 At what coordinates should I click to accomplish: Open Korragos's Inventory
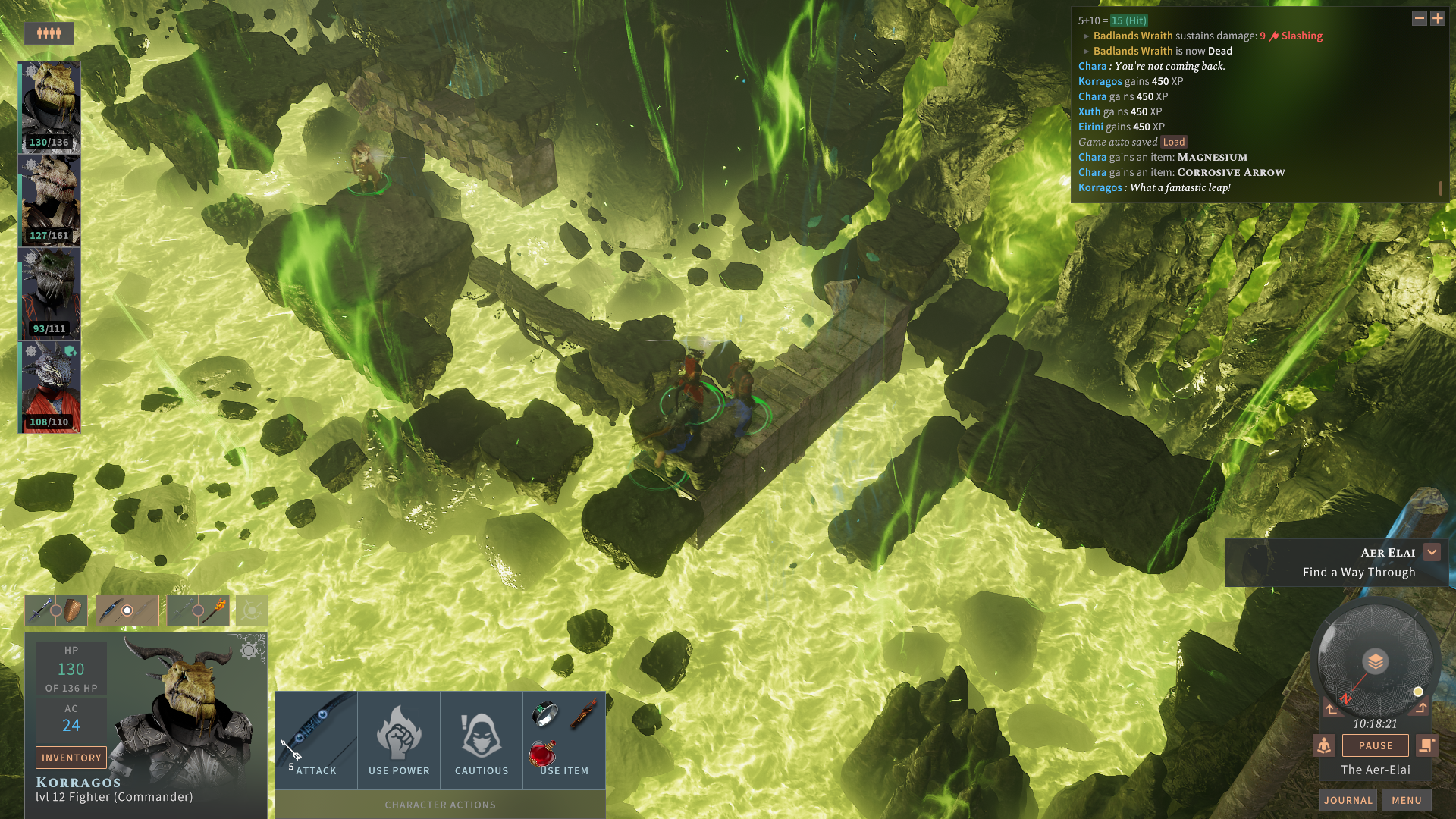click(71, 758)
